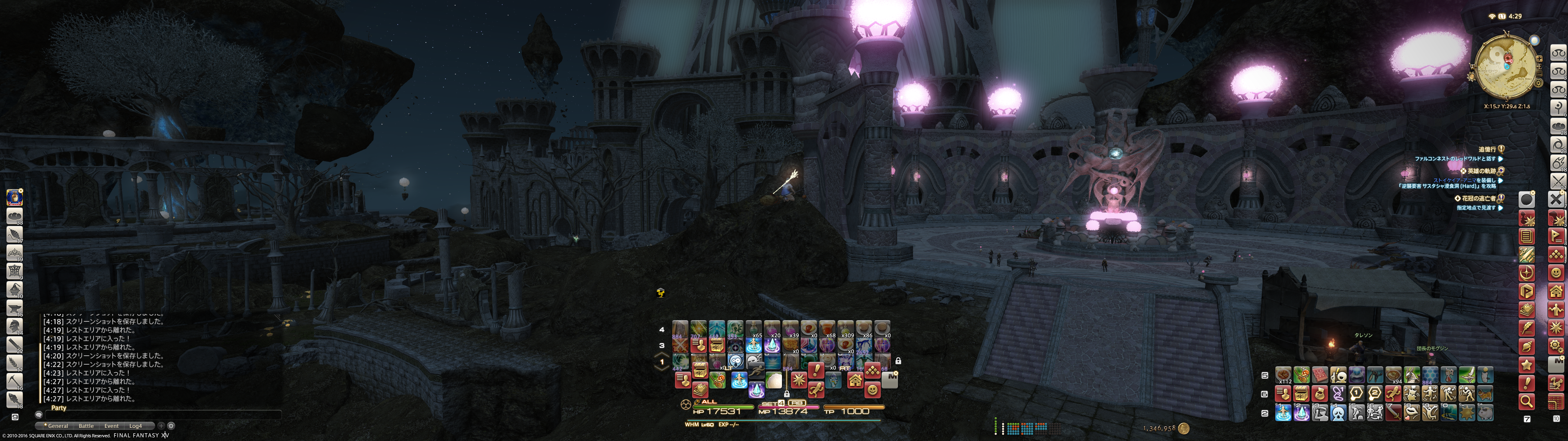This screenshot has height=441, width=1568.
Task: Activate the red sword icon on hotbar 2
Action: (x=1393, y=414)
